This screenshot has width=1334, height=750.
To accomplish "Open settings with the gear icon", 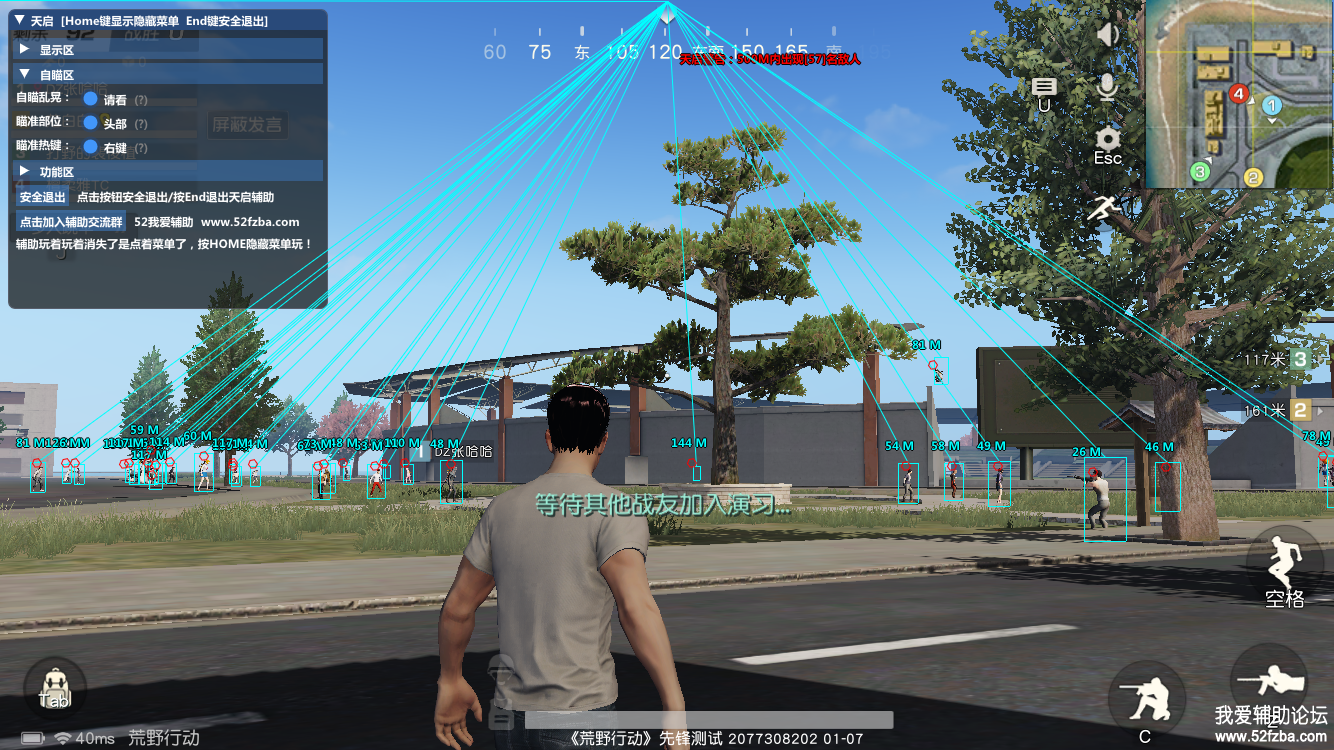I will (1107, 140).
